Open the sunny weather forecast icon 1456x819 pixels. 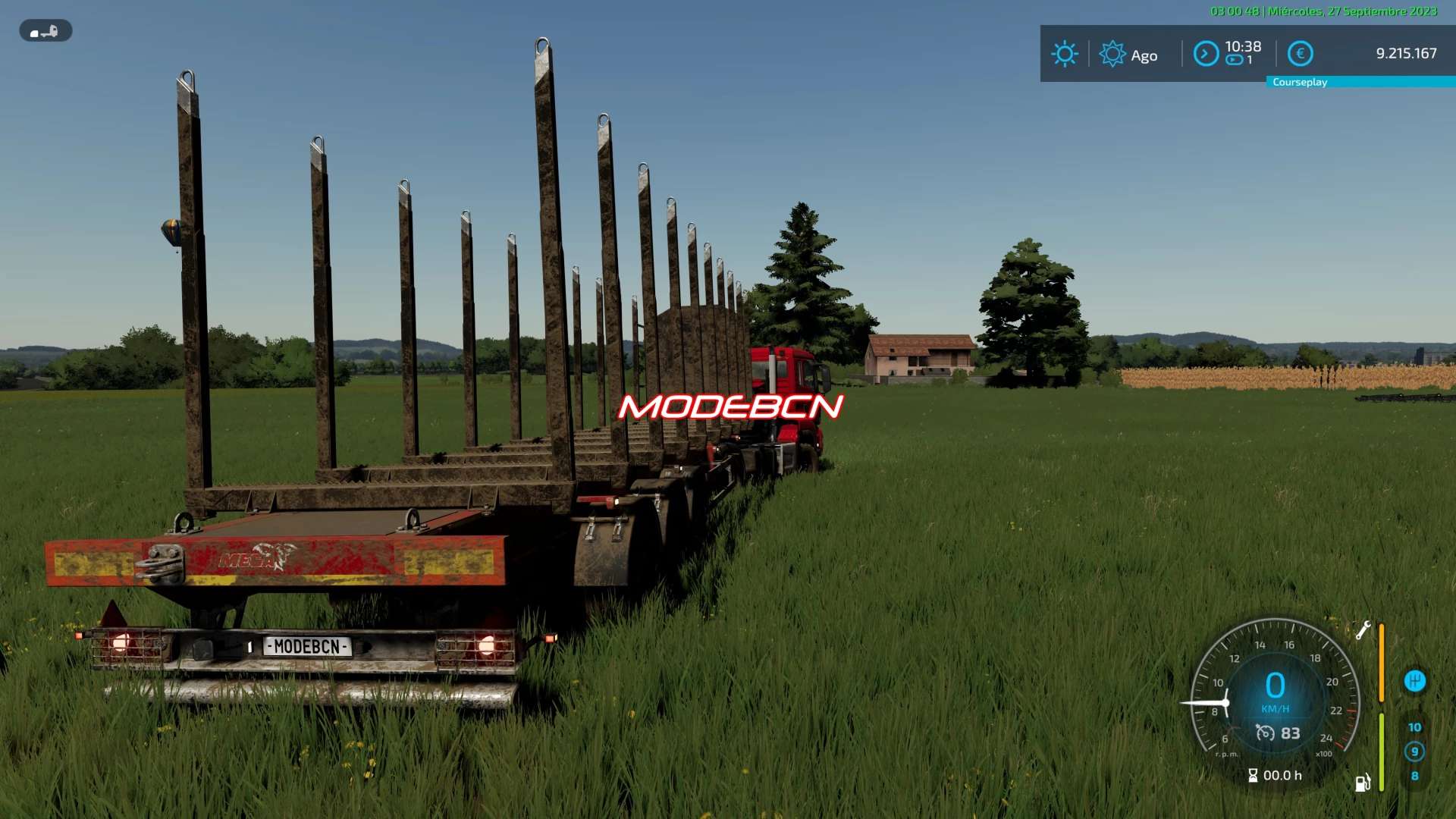(1064, 54)
